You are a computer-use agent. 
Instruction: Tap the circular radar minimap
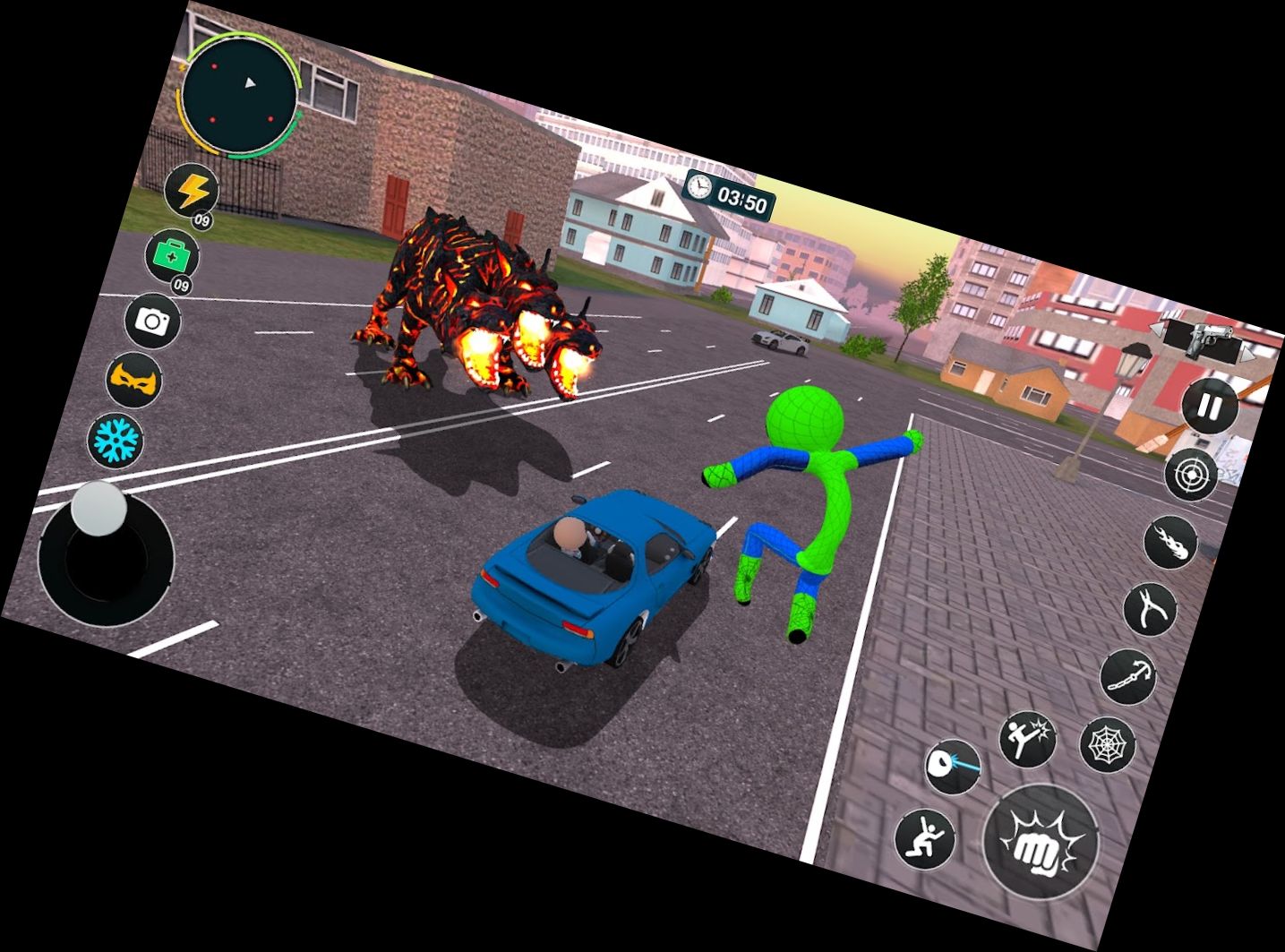pos(240,93)
